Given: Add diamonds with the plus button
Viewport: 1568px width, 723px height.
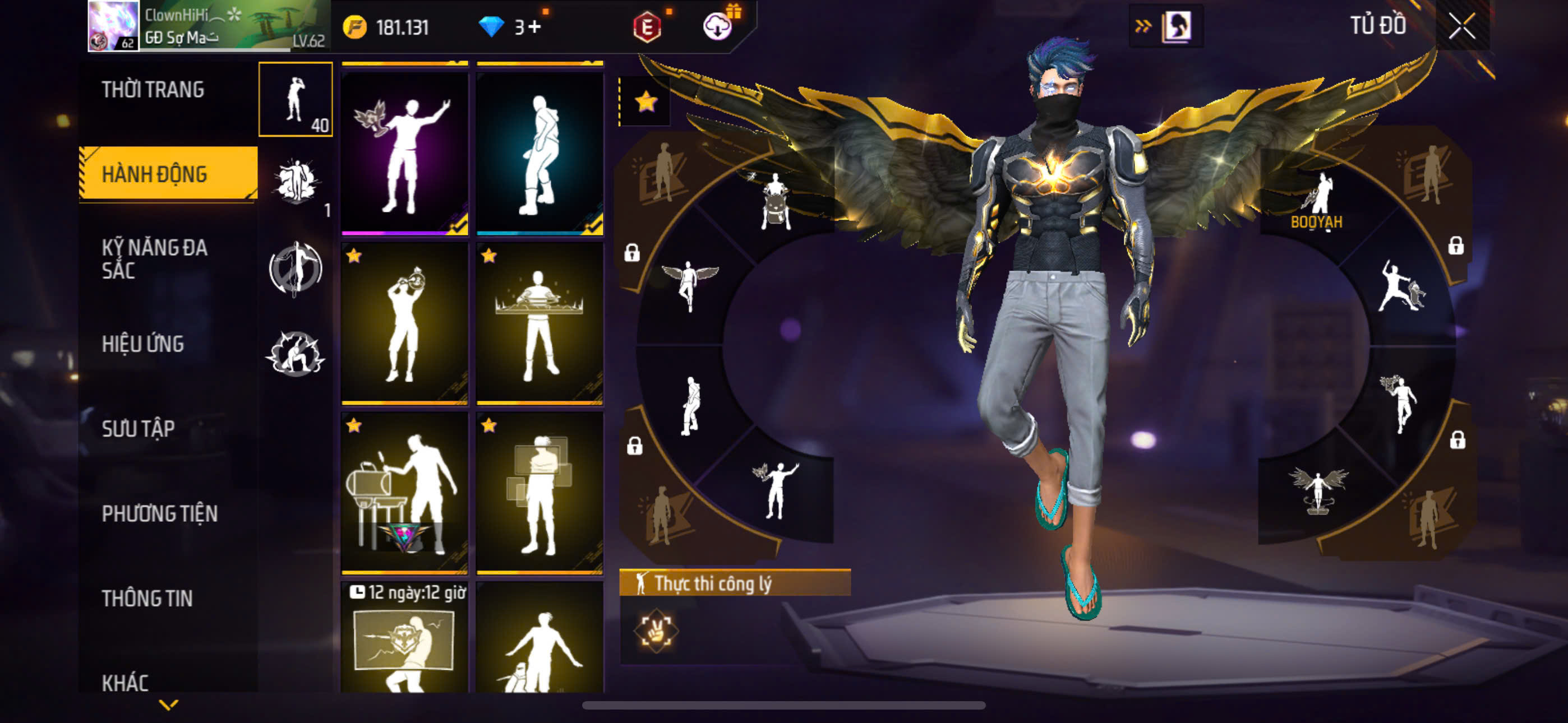Looking at the screenshot, I should click(534, 27).
